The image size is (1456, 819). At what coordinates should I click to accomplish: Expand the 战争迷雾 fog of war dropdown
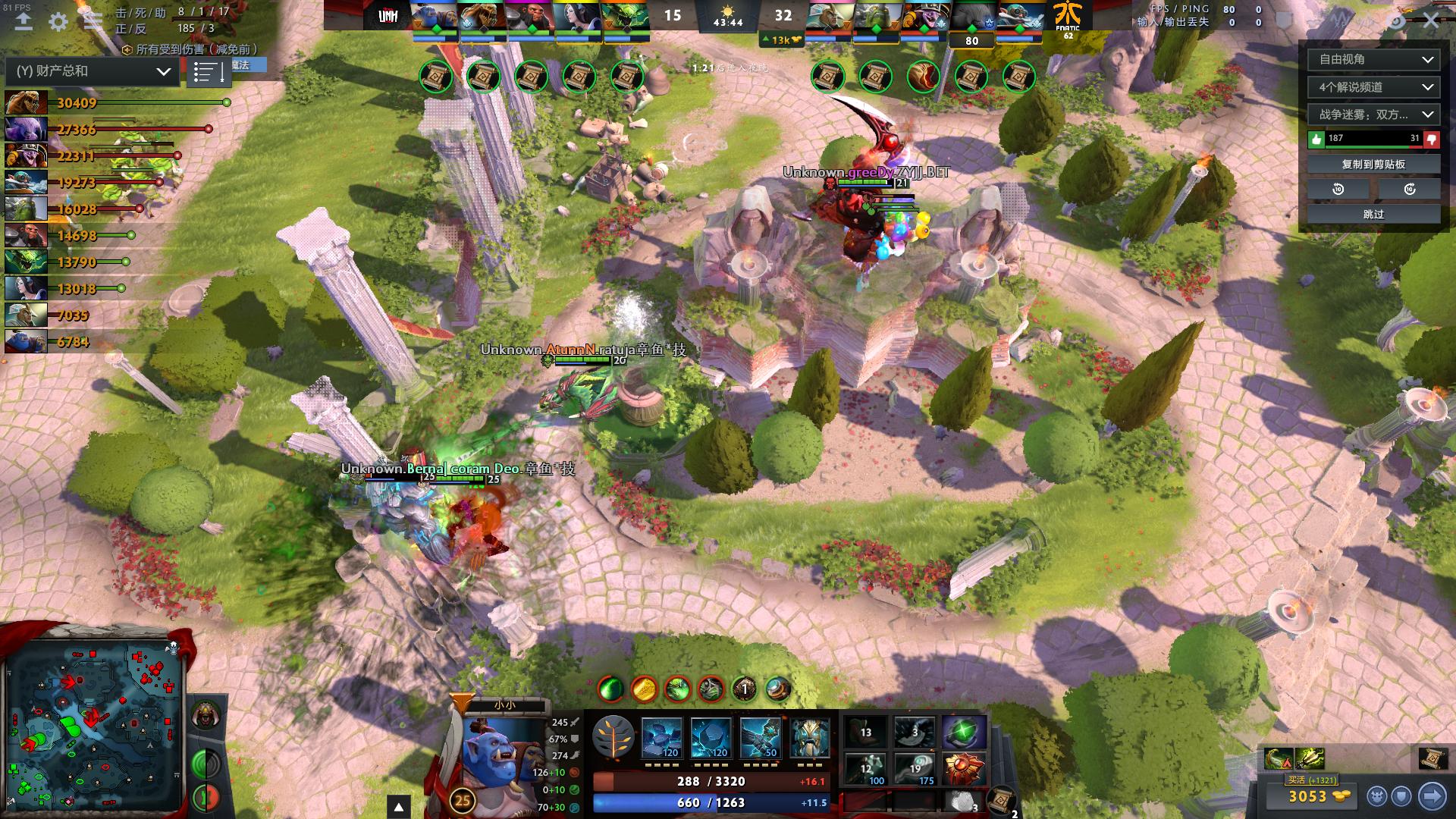click(x=1373, y=115)
